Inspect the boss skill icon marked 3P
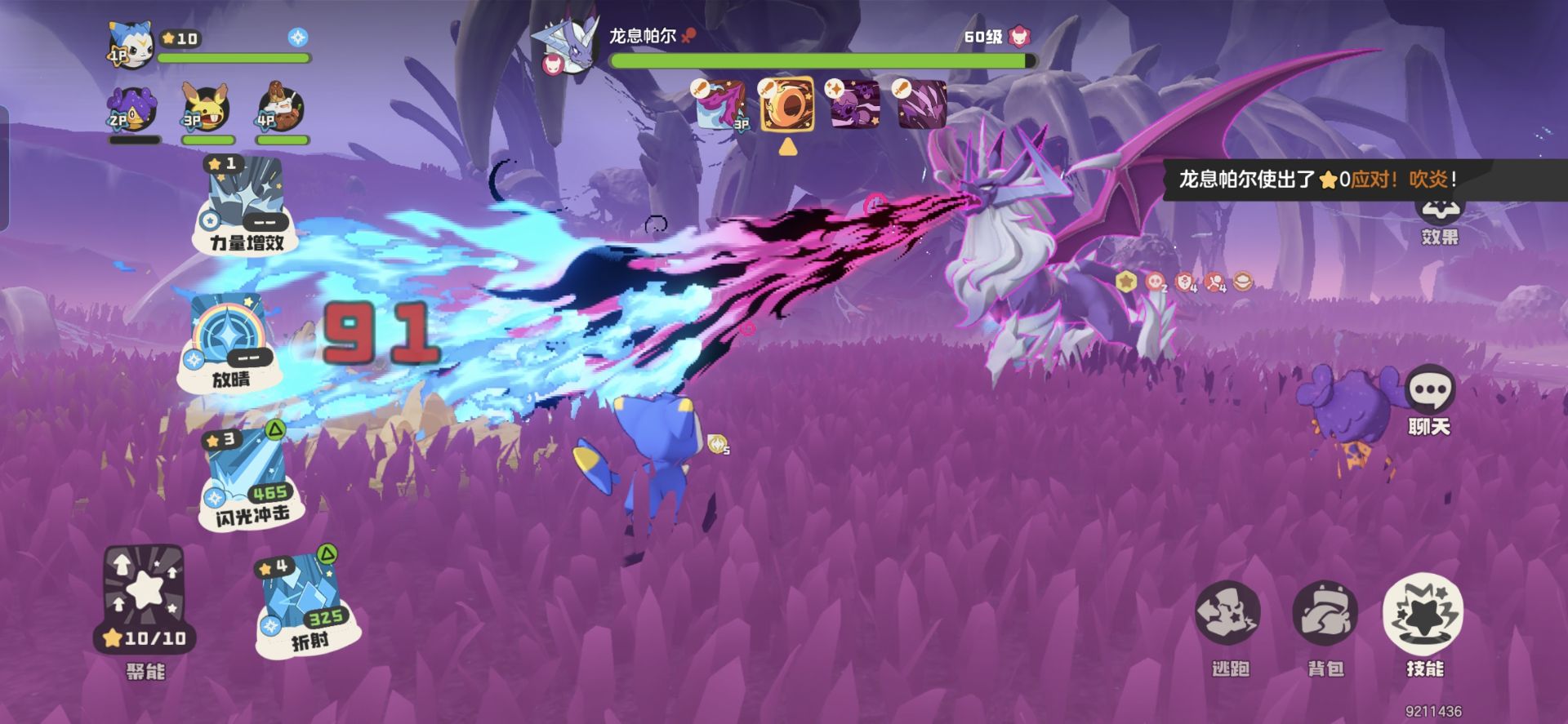 [x=722, y=104]
